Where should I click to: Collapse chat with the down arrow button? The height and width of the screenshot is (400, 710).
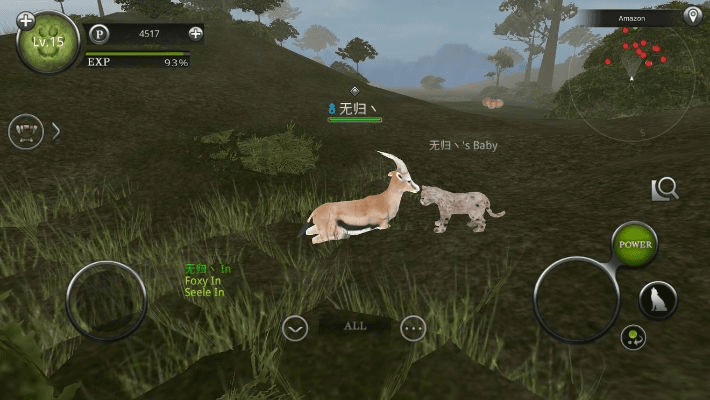(294, 327)
